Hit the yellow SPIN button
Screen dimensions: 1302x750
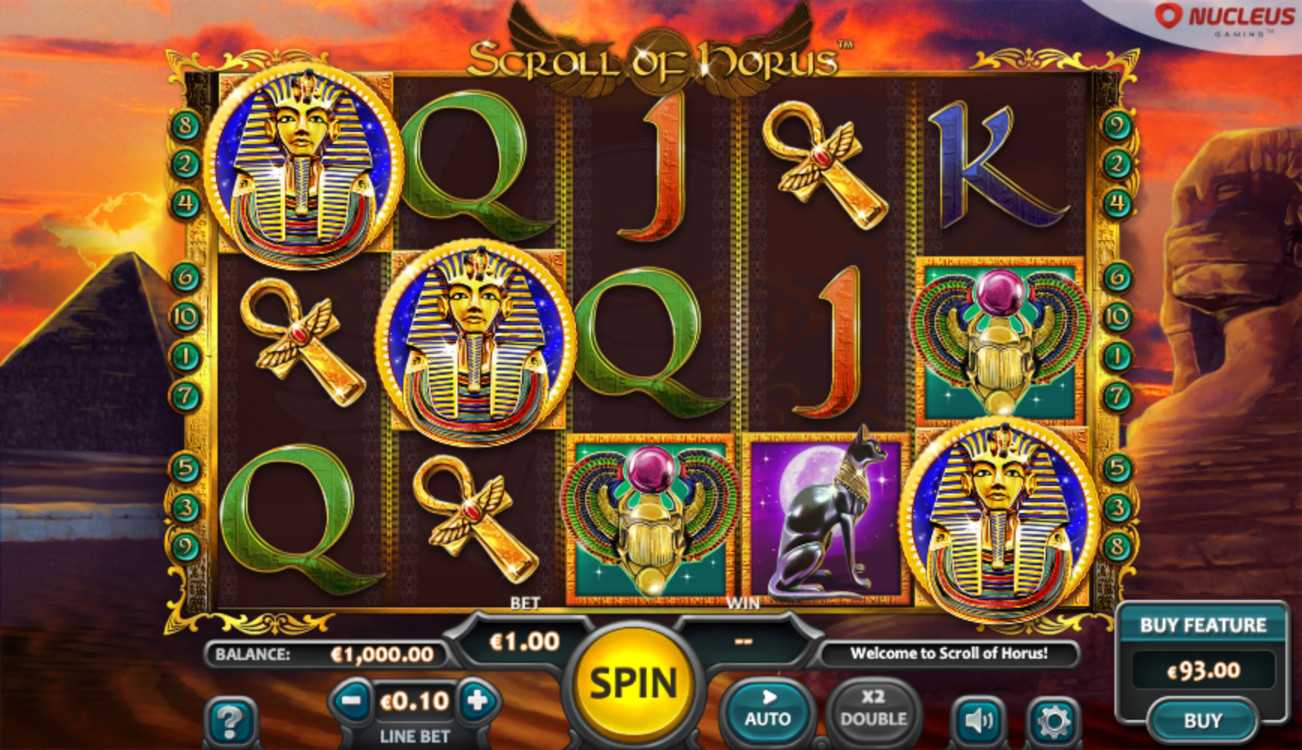pyautogui.click(x=633, y=683)
